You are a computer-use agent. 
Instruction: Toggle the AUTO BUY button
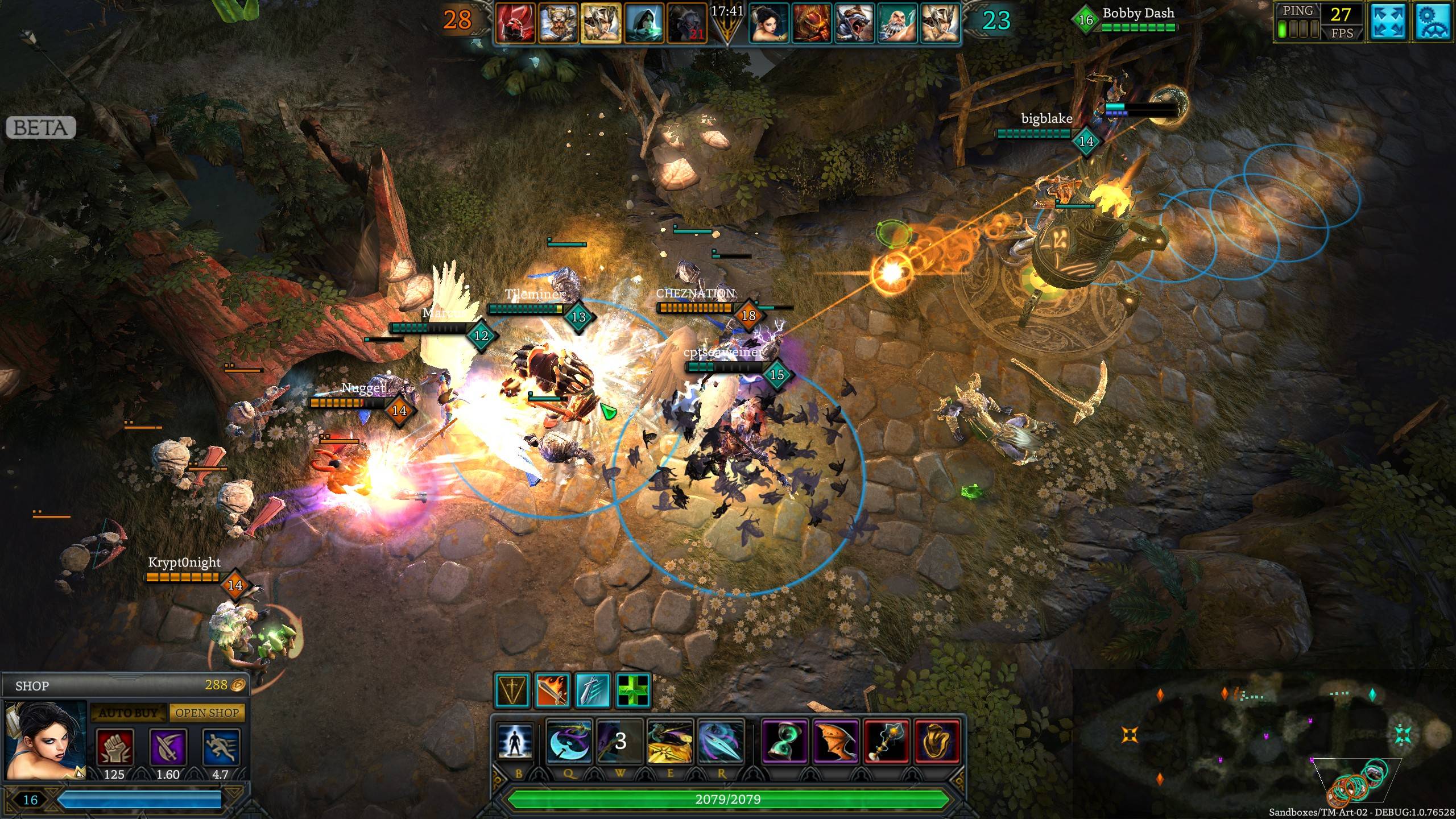128,713
